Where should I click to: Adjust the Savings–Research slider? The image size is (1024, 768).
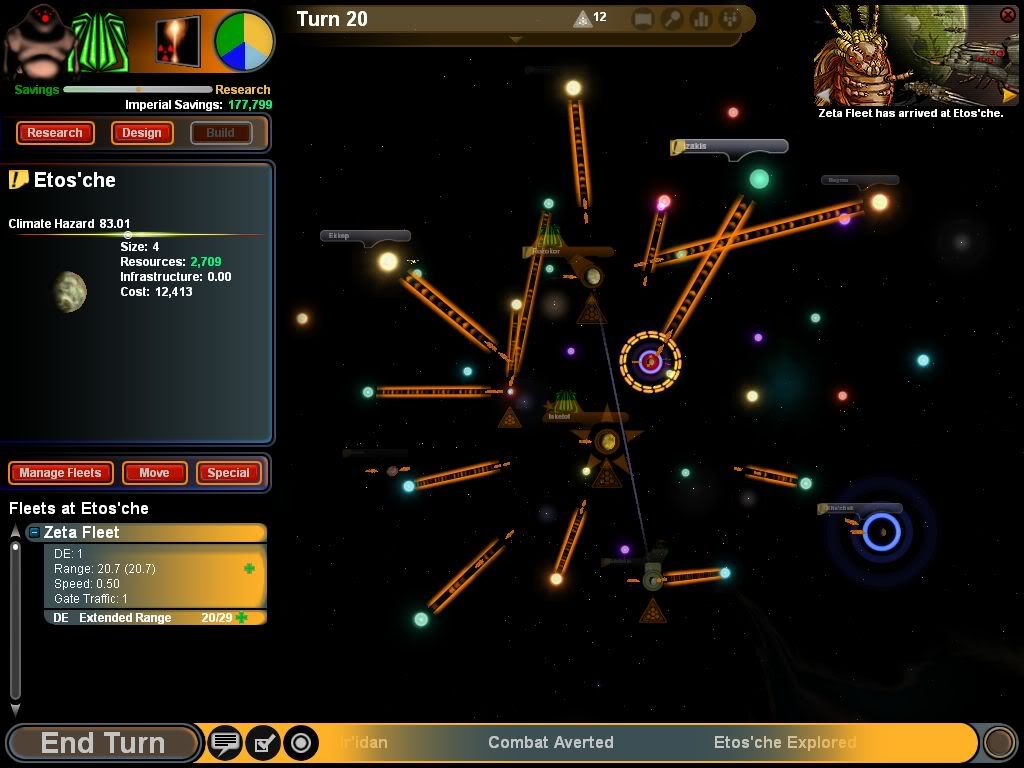[x=138, y=90]
